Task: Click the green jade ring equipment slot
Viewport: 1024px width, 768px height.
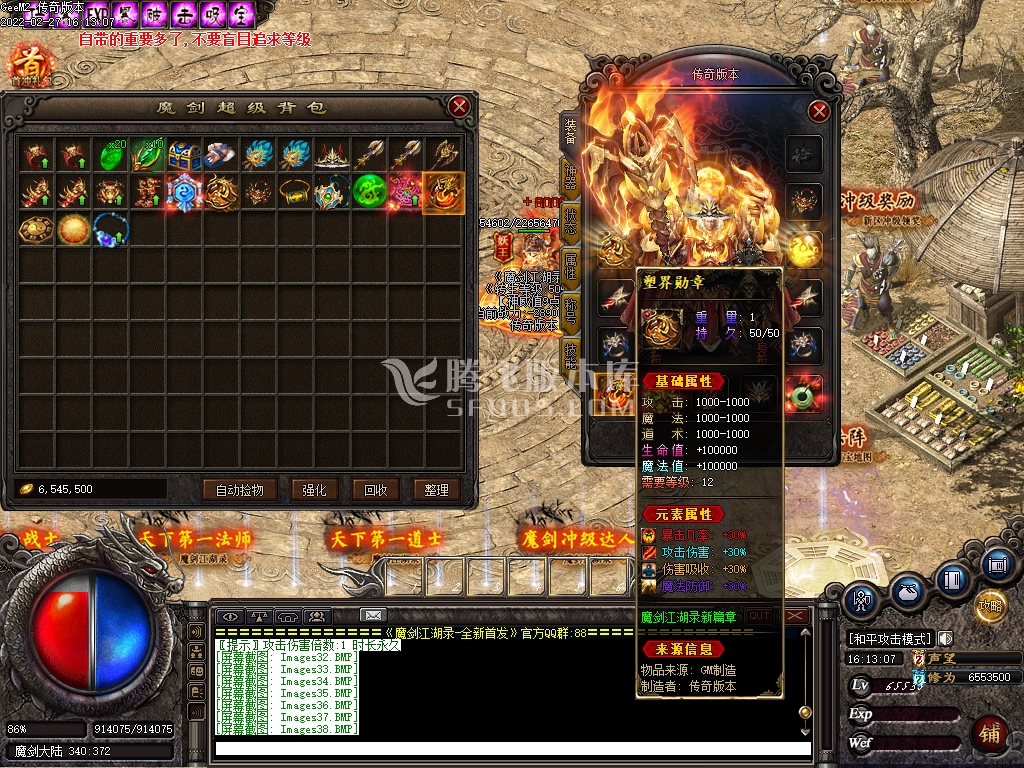Action: point(803,394)
